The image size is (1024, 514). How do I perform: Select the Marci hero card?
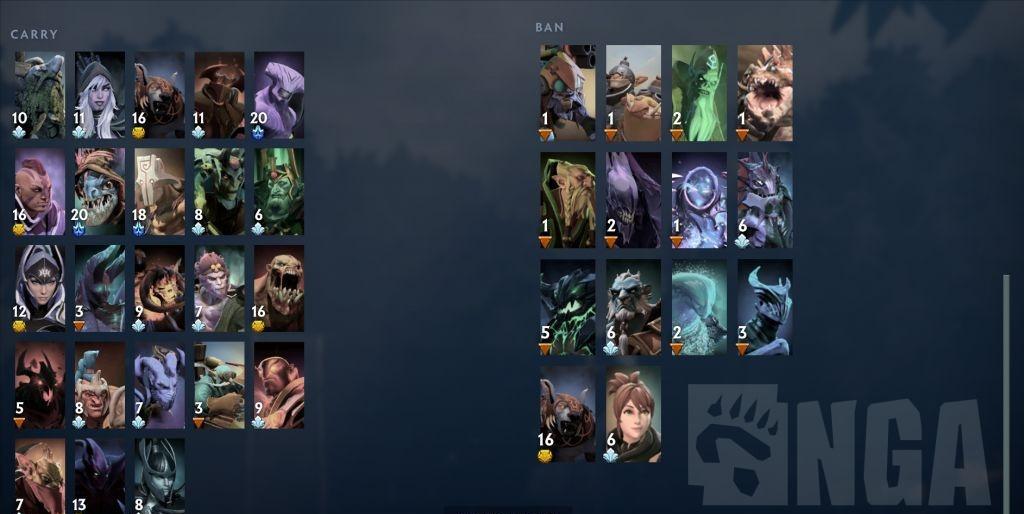(x=633, y=414)
